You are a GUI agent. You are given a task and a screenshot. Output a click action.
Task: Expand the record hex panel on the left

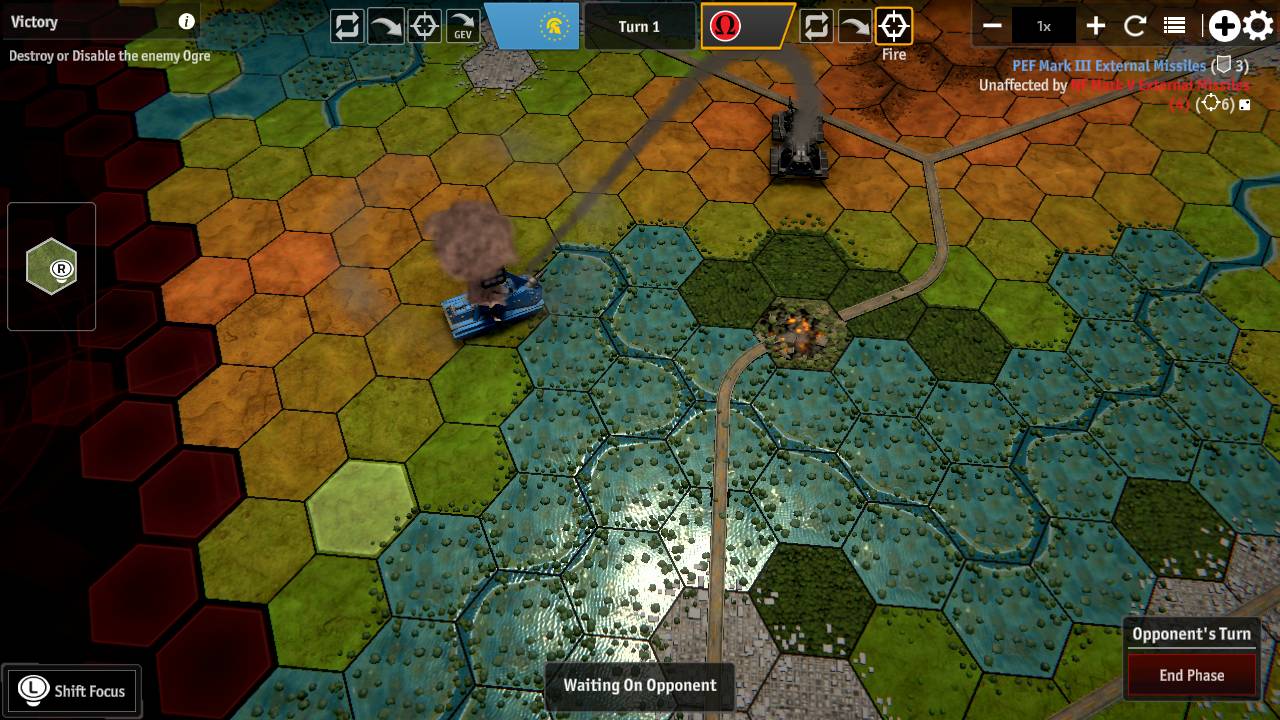coord(51,265)
